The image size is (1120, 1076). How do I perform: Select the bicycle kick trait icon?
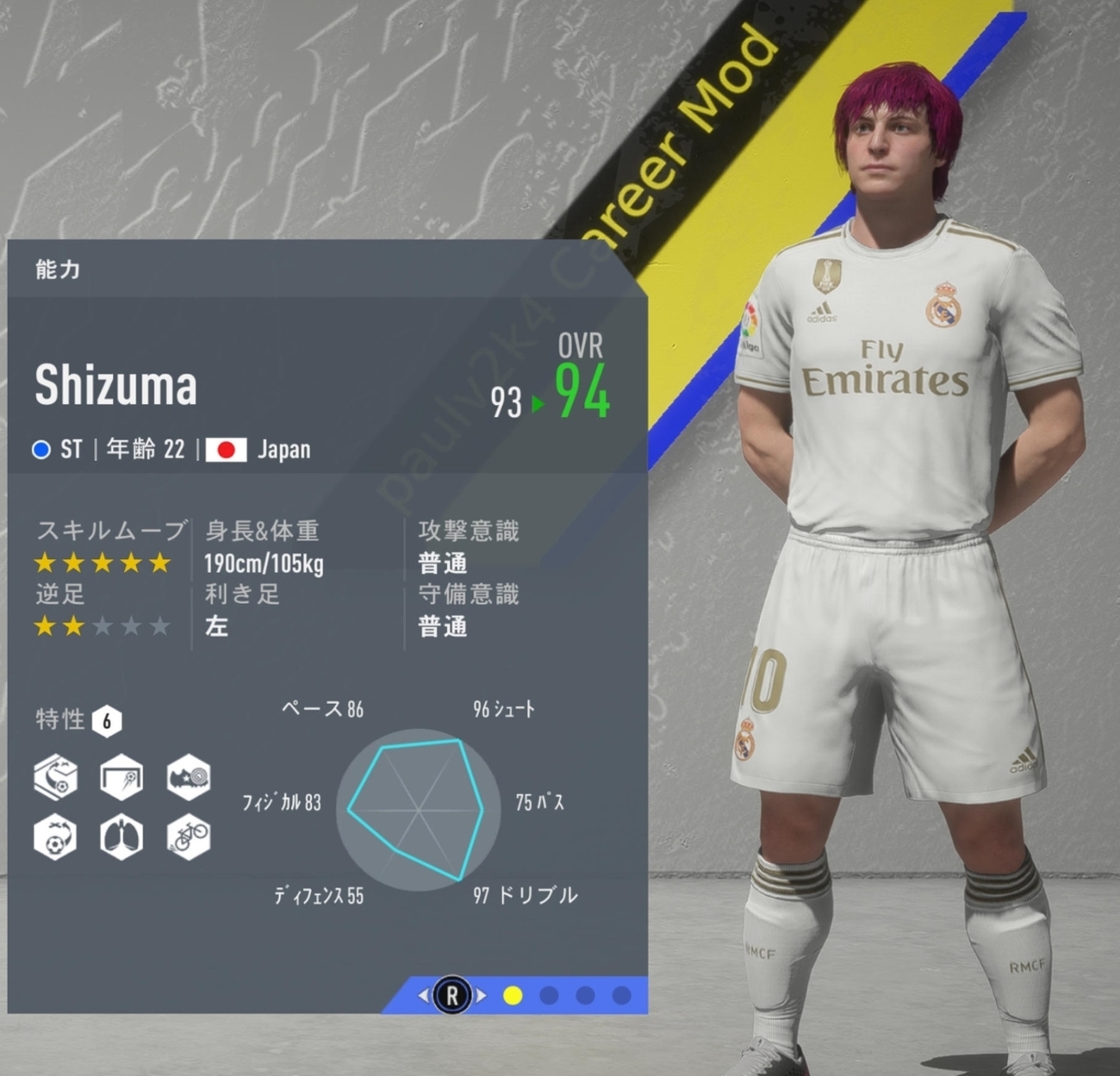pyautogui.click(x=188, y=836)
